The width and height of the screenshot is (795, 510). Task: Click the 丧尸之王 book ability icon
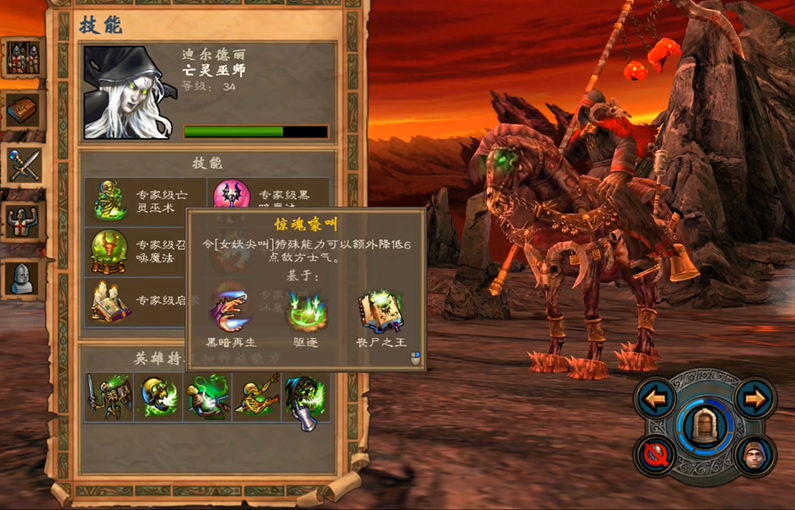(381, 311)
